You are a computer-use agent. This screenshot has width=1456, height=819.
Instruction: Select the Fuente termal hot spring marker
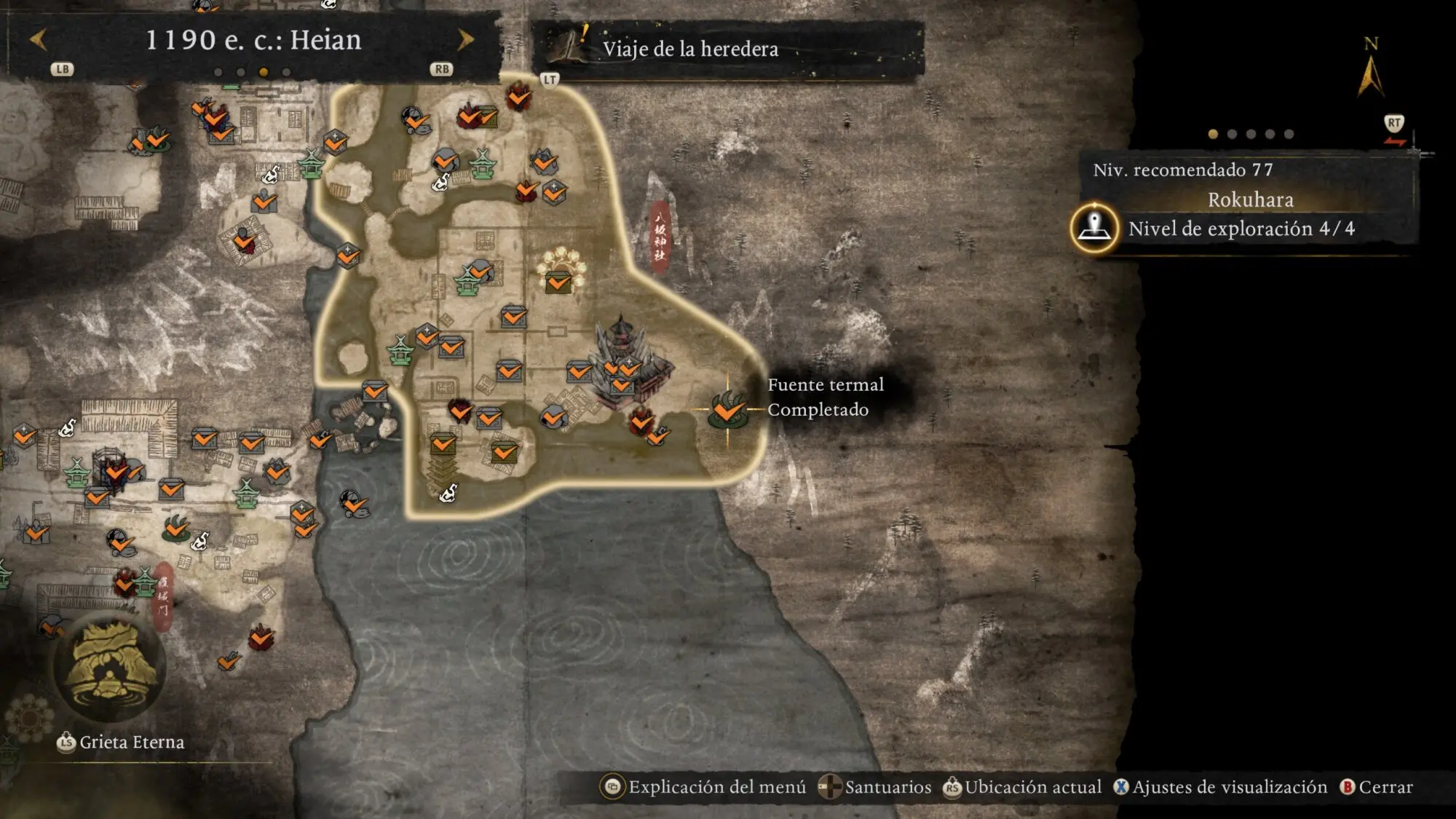727,410
